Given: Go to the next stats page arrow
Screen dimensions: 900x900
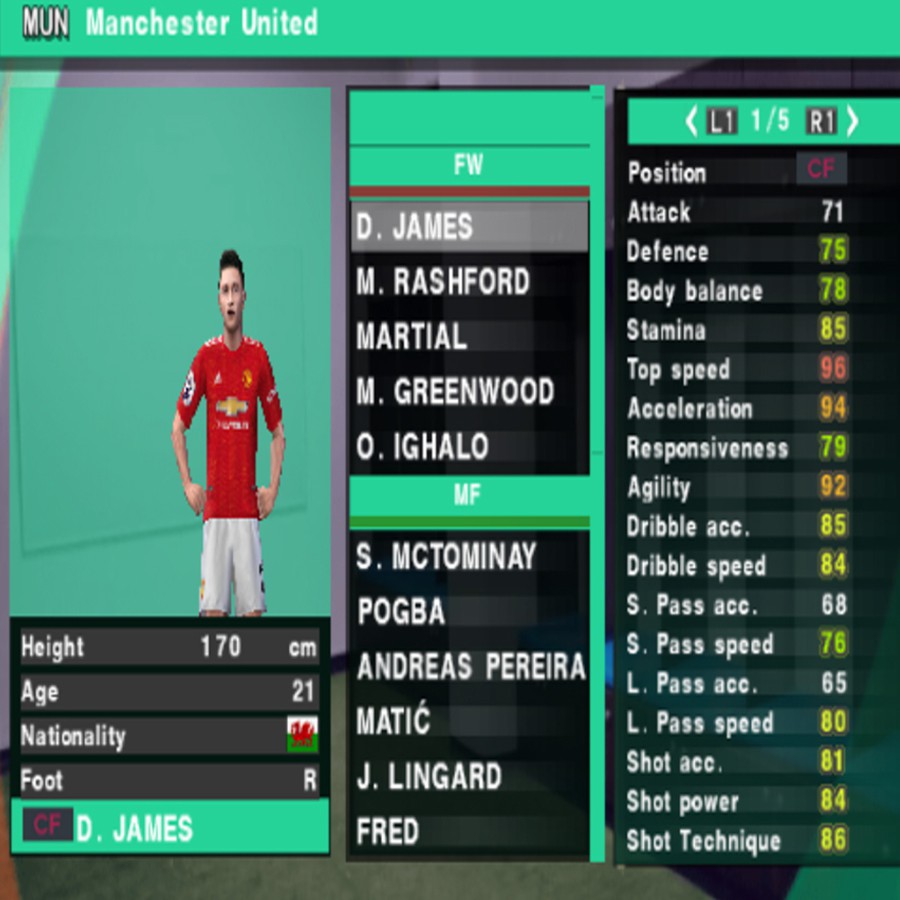Looking at the screenshot, I should [852, 122].
